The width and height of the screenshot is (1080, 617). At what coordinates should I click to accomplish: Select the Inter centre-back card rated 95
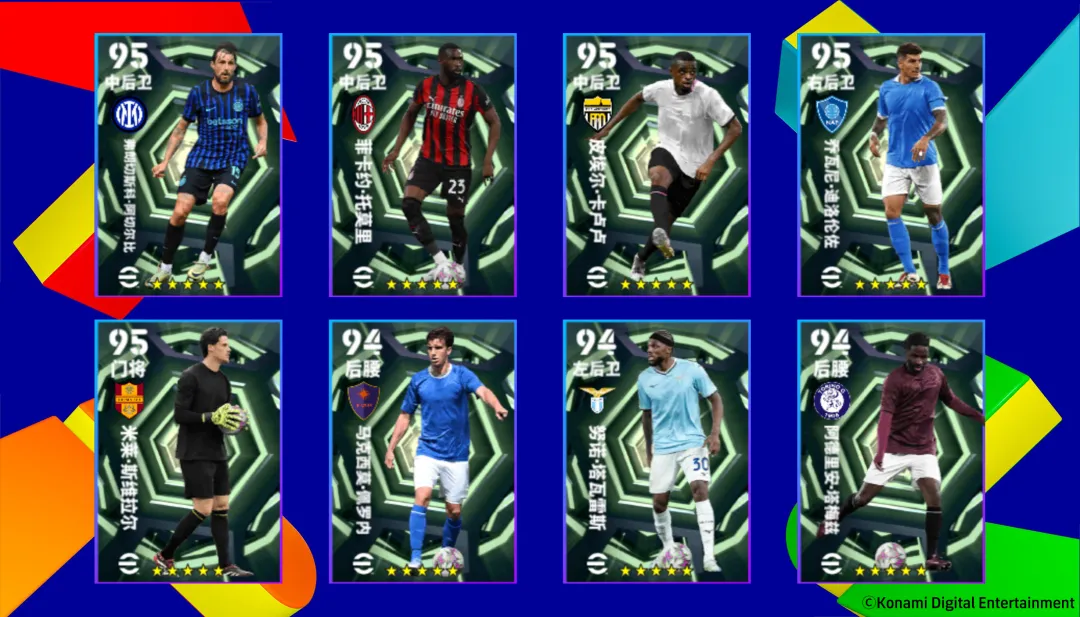(188, 165)
